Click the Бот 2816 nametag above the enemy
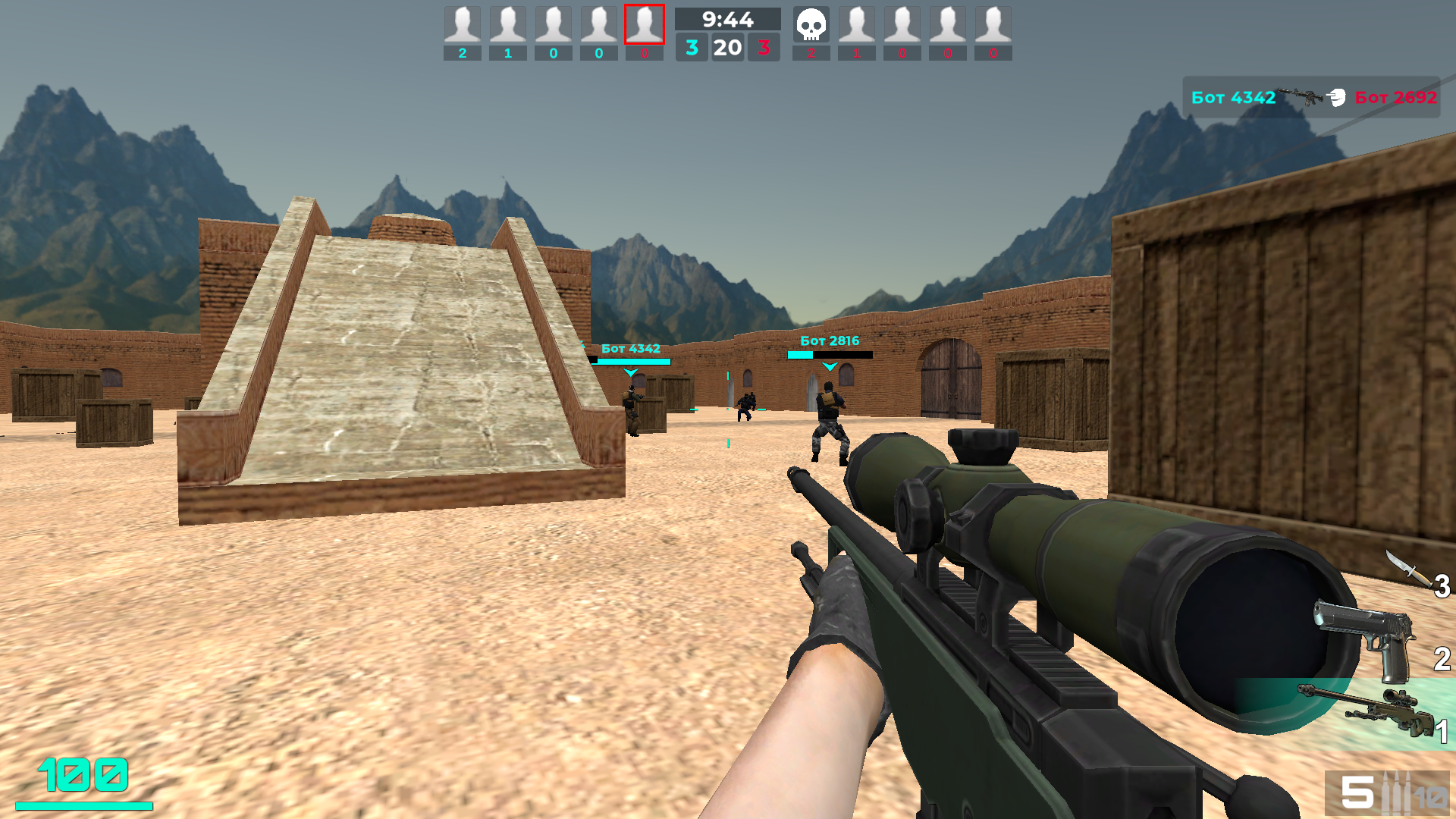 tap(830, 340)
